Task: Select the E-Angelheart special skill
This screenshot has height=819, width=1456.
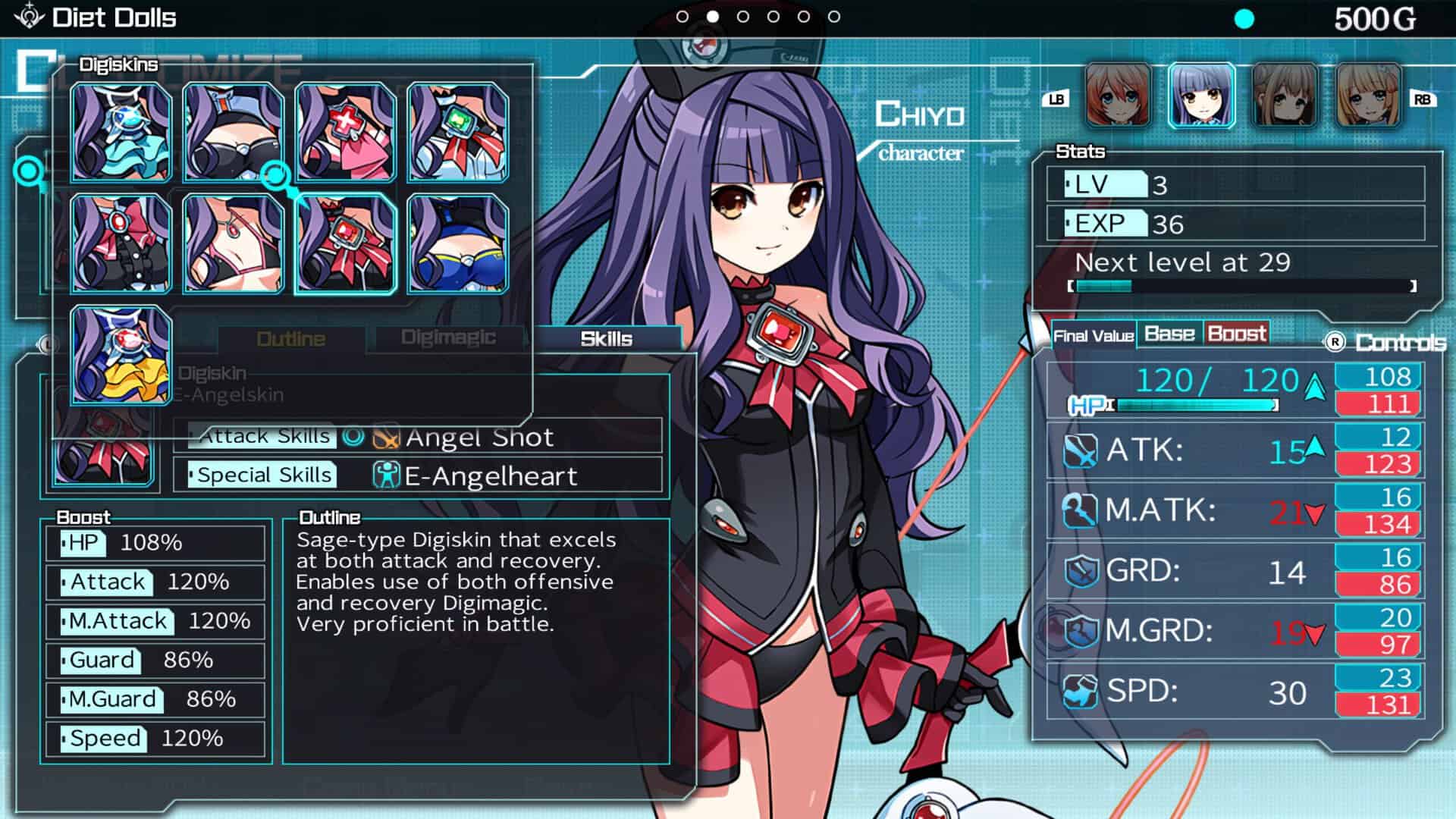Action: point(491,476)
